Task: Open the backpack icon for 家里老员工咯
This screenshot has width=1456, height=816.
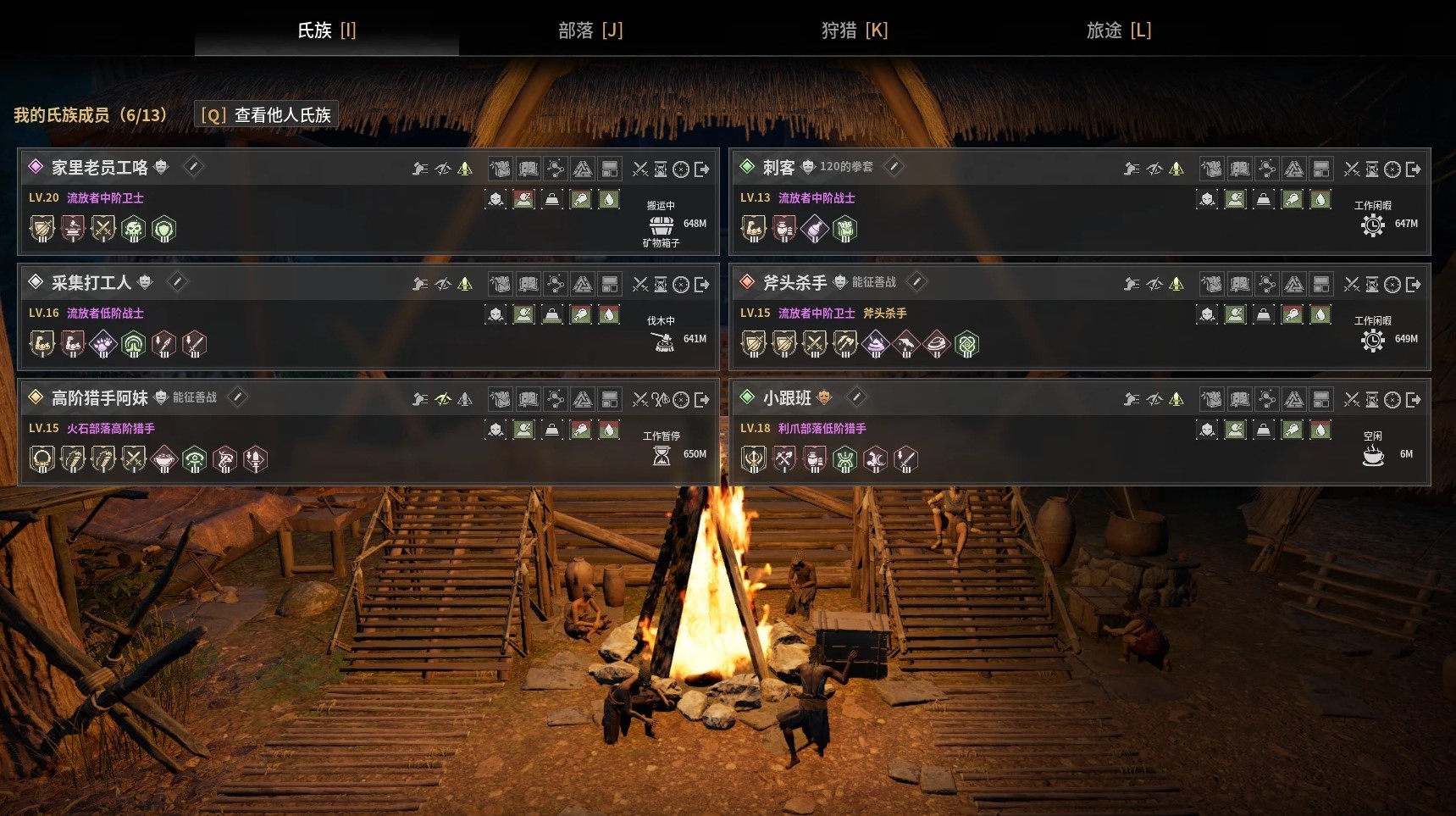Action: pyautogui.click(x=500, y=169)
